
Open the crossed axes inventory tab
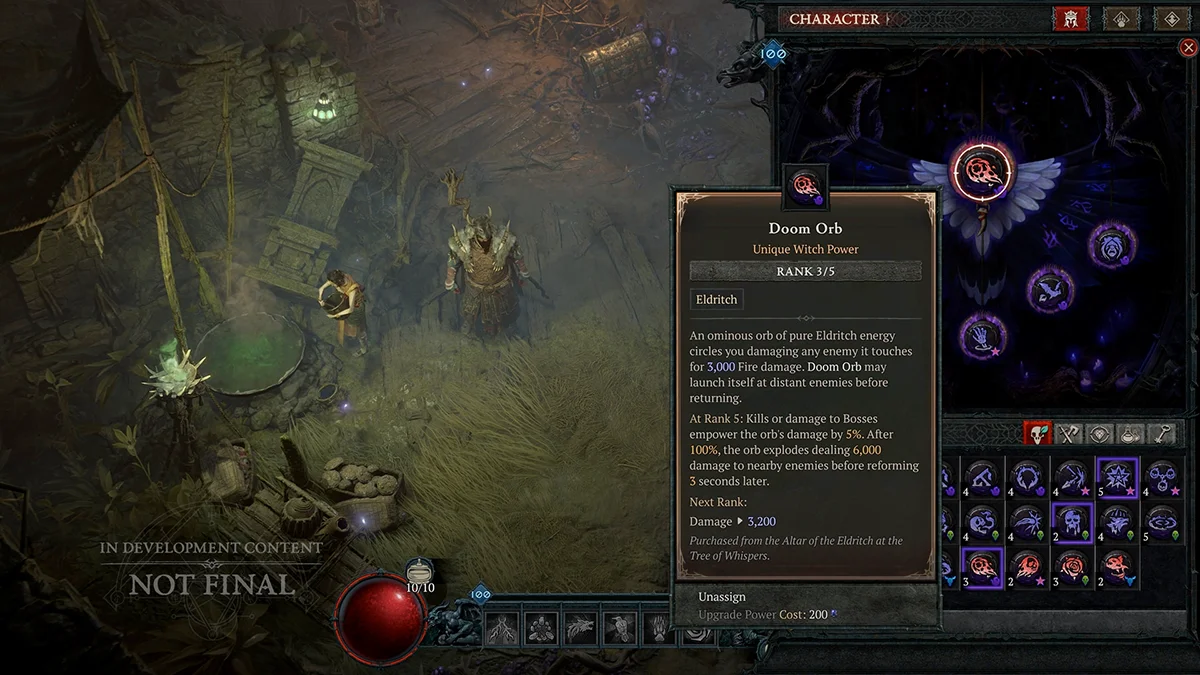tap(1070, 433)
